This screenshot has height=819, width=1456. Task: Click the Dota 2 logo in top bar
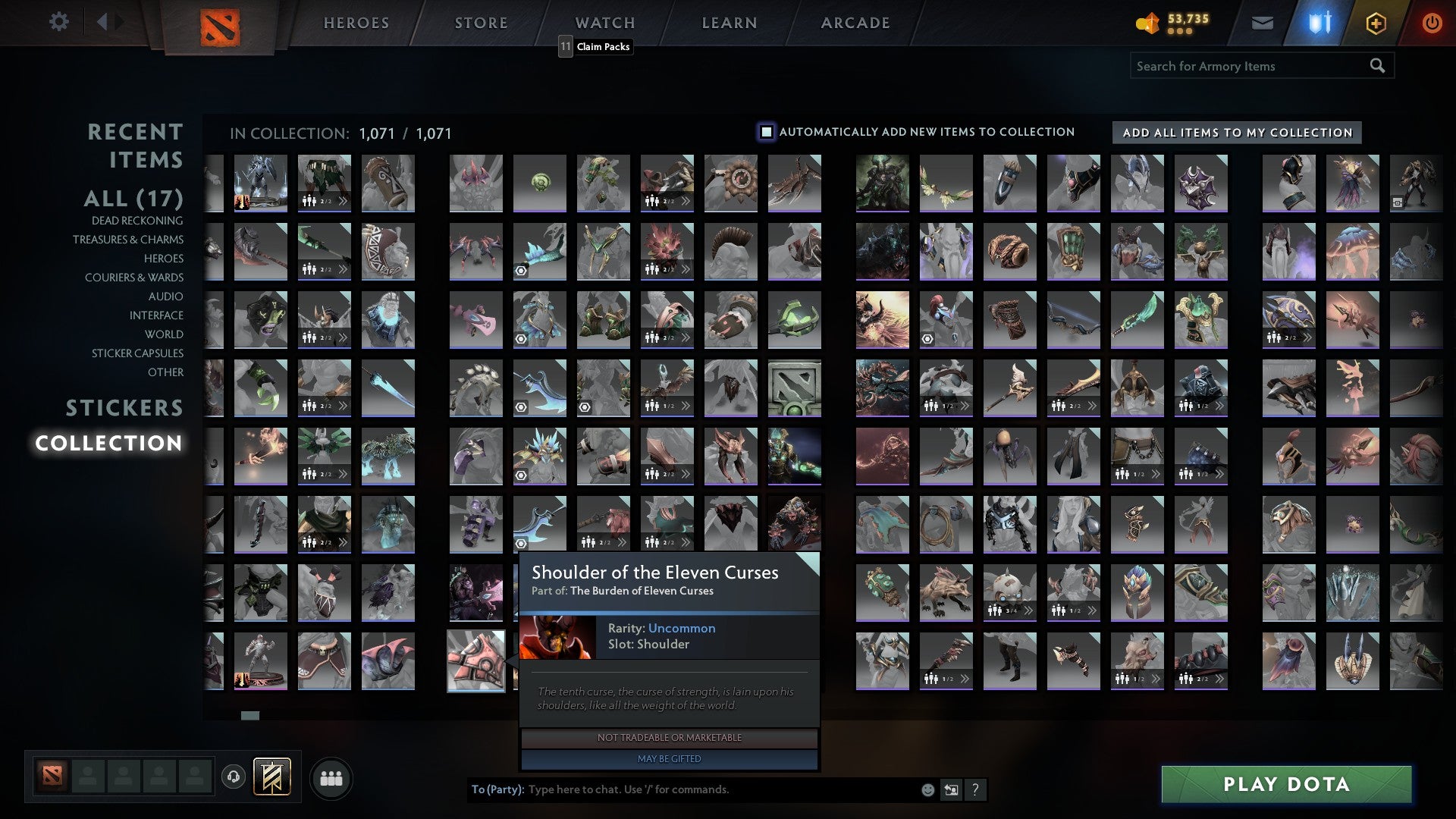tap(222, 25)
